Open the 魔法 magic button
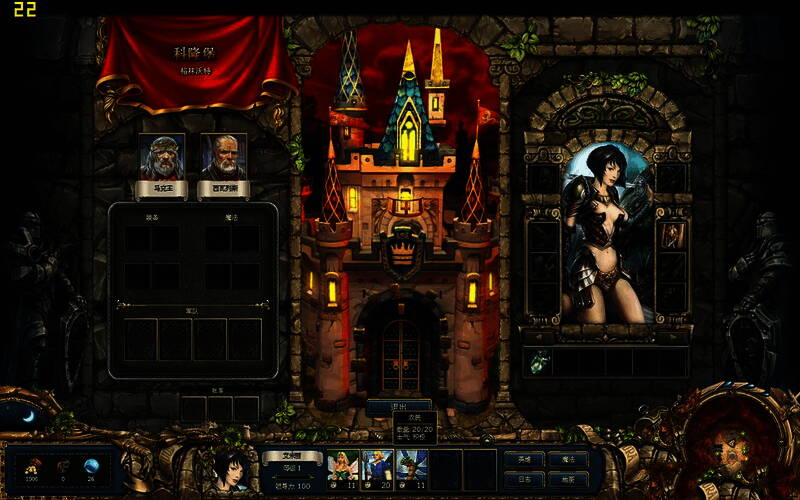The image size is (800, 500). point(568,459)
